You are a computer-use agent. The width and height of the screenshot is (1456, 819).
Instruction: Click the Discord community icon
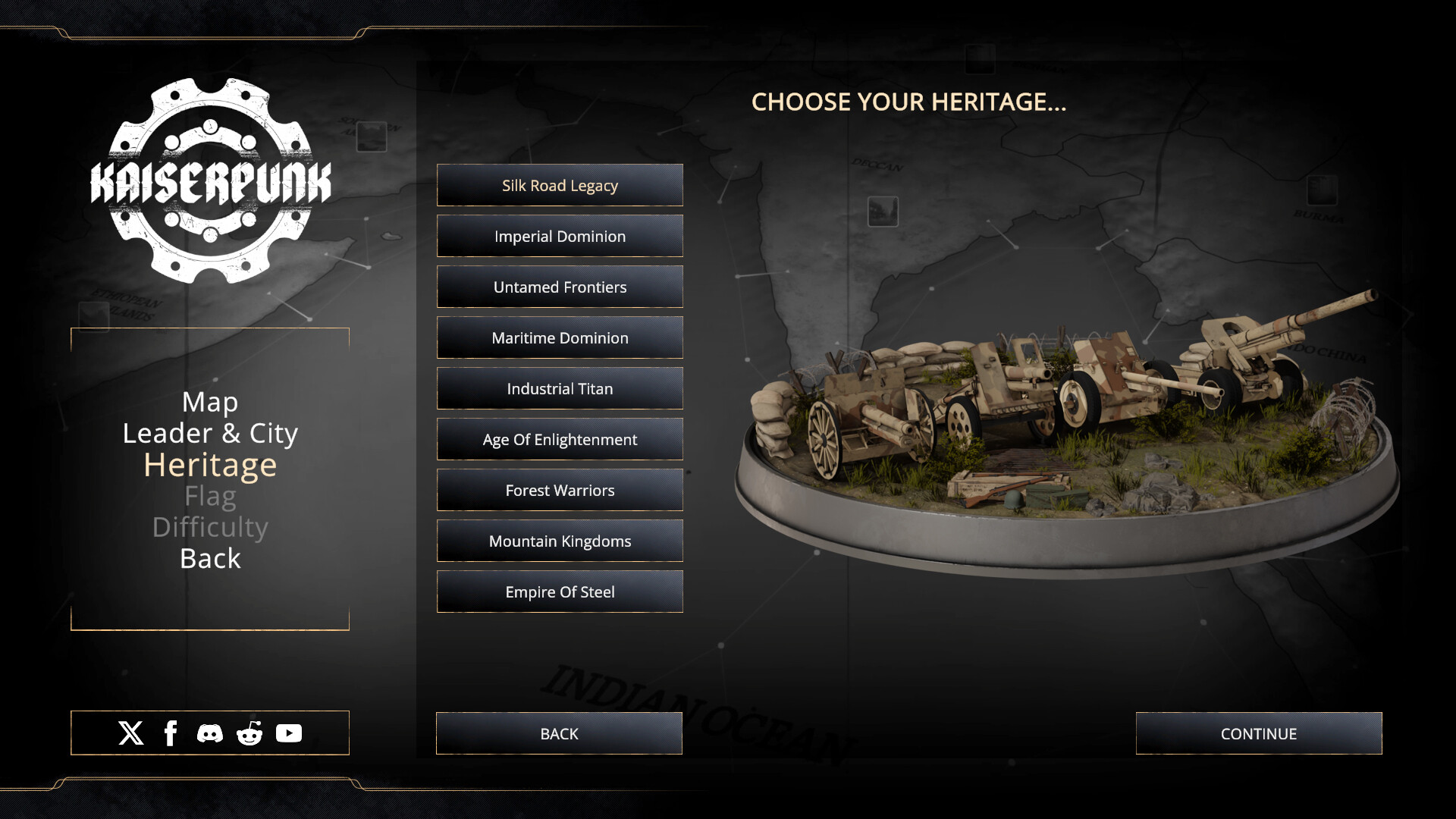(x=210, y=733)
